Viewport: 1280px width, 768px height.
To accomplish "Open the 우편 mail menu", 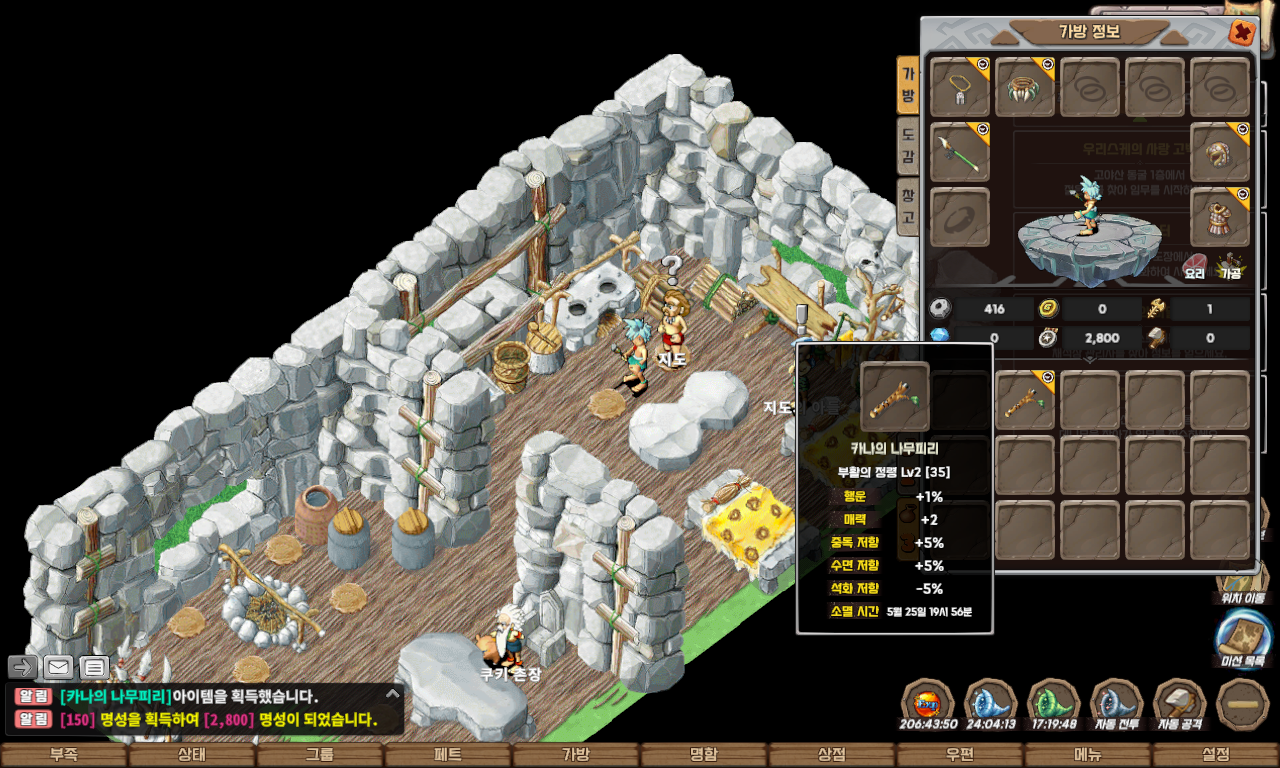I will (960, 755).
